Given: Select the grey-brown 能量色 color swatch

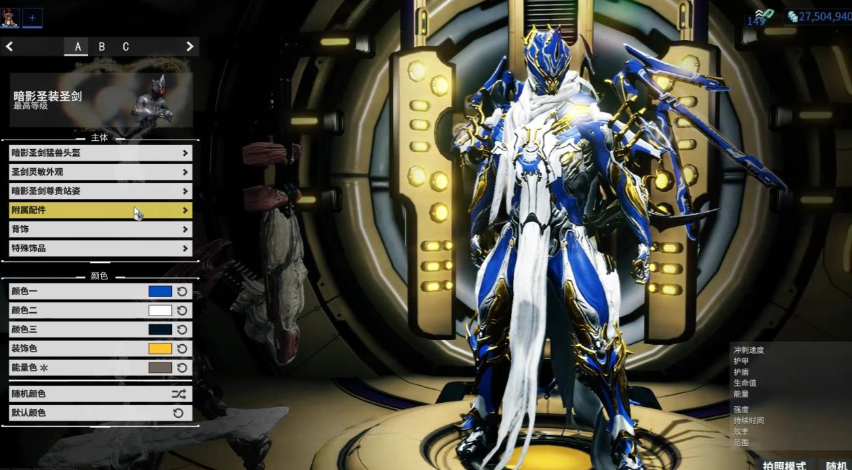Looking at the screenshot, I should coord(160,368).
